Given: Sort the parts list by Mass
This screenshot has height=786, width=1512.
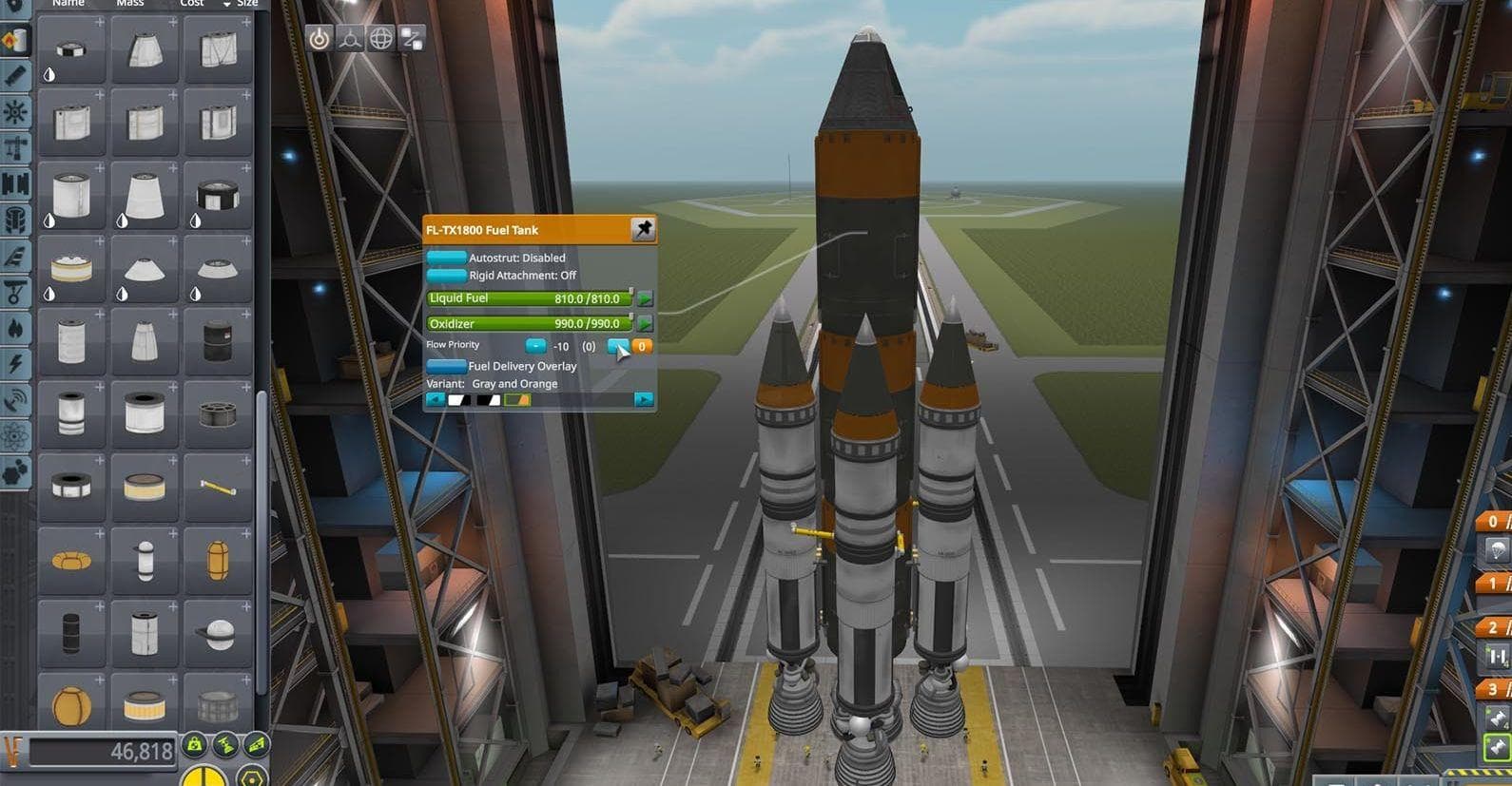Looking at the screenshot, I should [x=130, y=4].
